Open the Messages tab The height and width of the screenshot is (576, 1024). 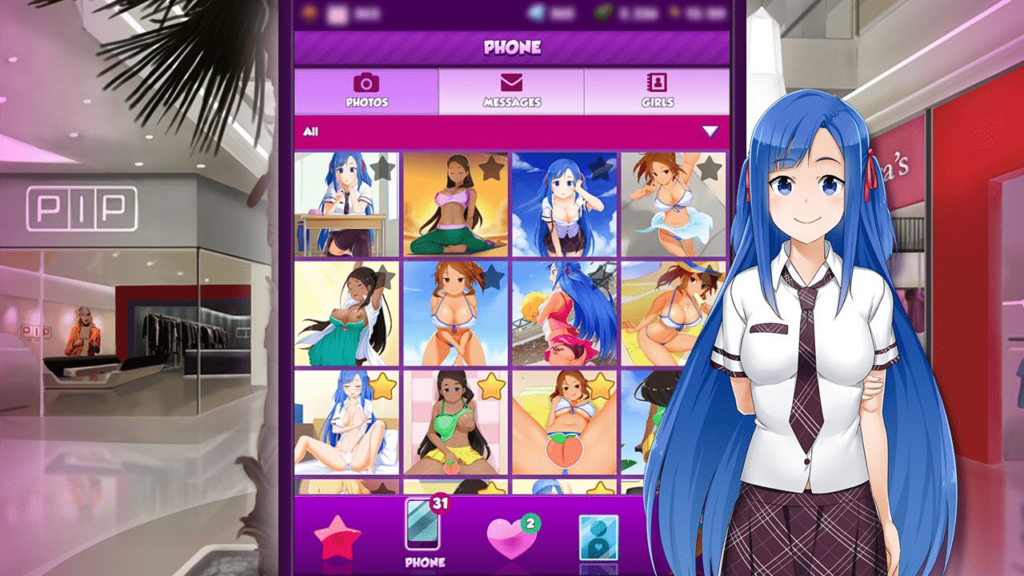point(511,91)
